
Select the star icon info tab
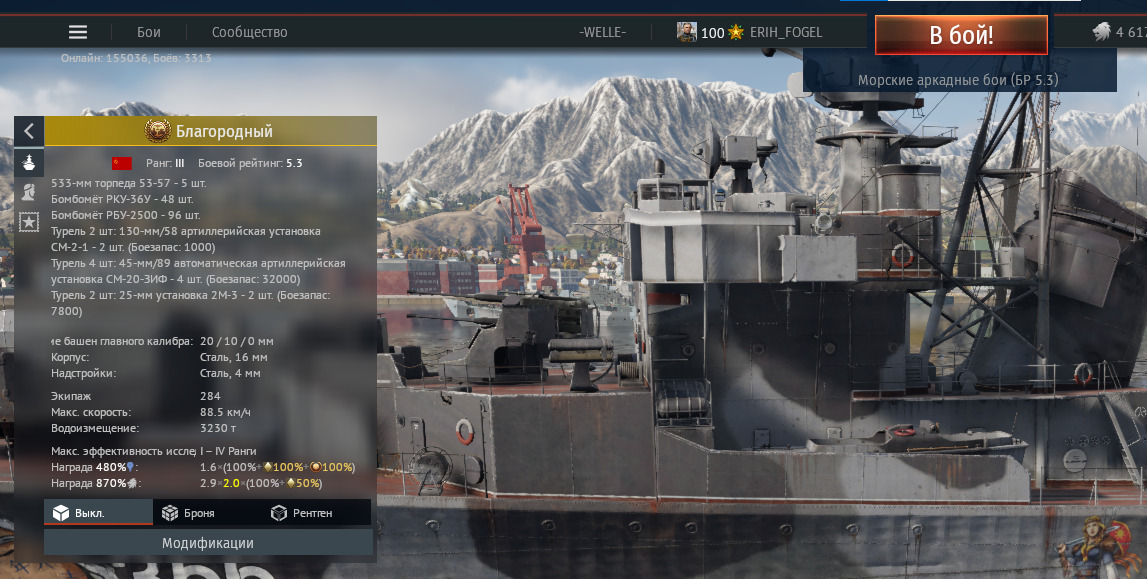pyautogui.click(x=29, y=220)
